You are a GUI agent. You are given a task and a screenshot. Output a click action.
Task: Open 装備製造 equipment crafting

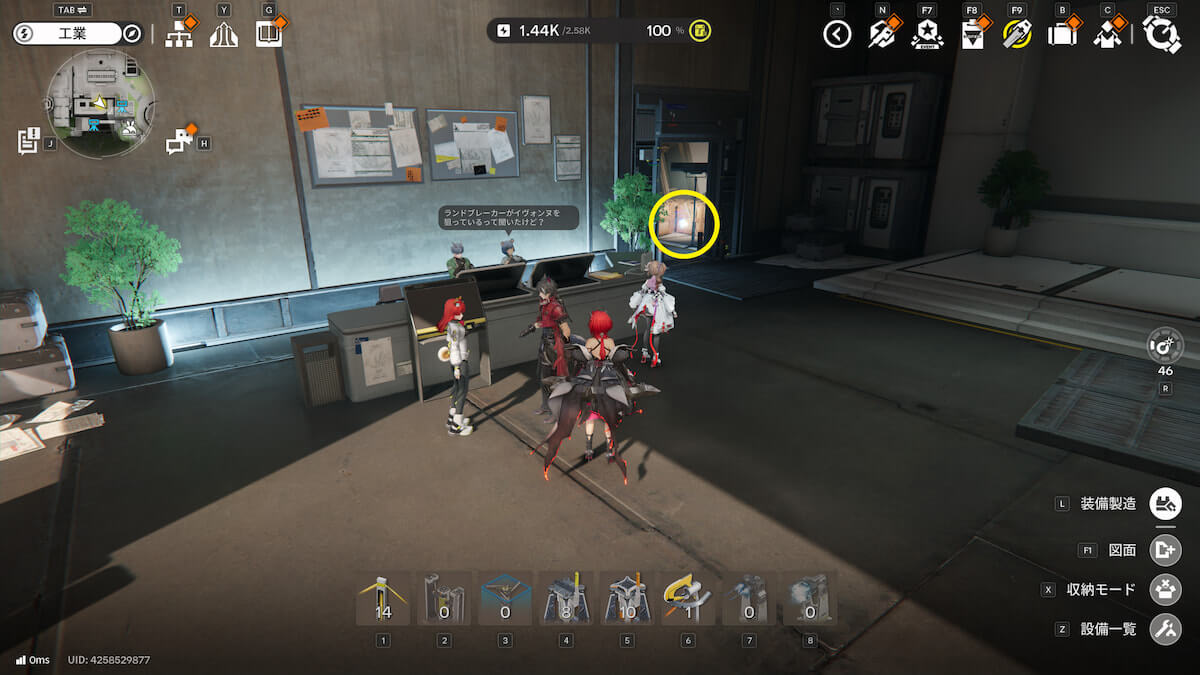1165,503
